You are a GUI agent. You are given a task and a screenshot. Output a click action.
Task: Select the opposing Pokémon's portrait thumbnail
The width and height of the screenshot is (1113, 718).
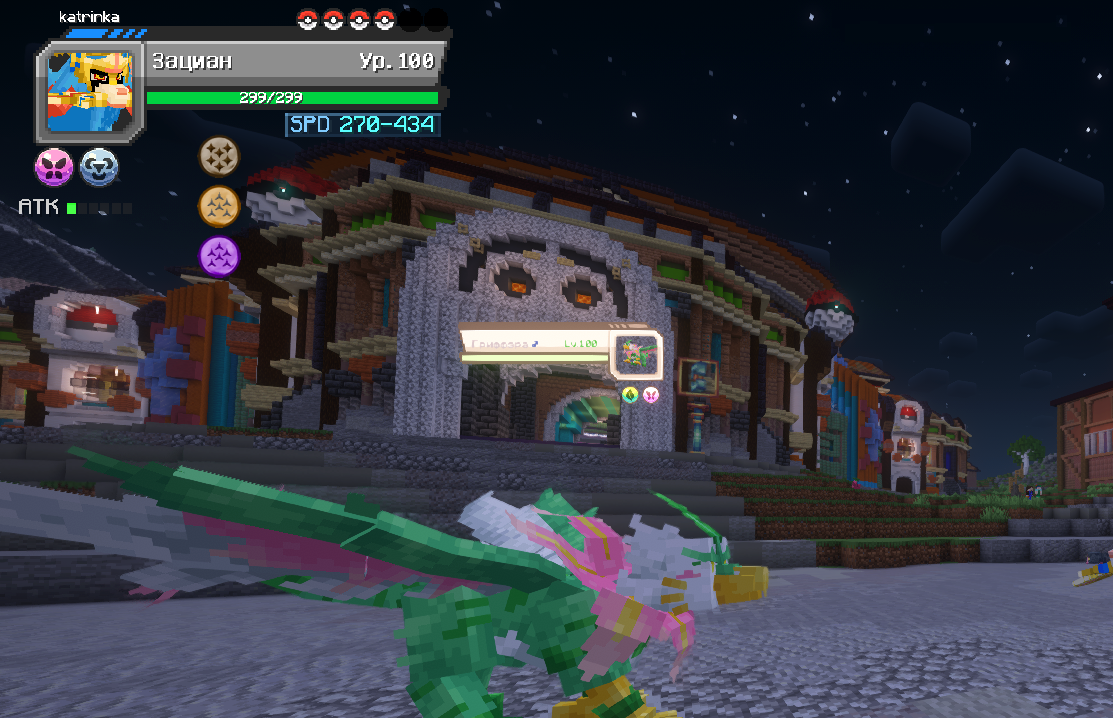coord(636,354)
